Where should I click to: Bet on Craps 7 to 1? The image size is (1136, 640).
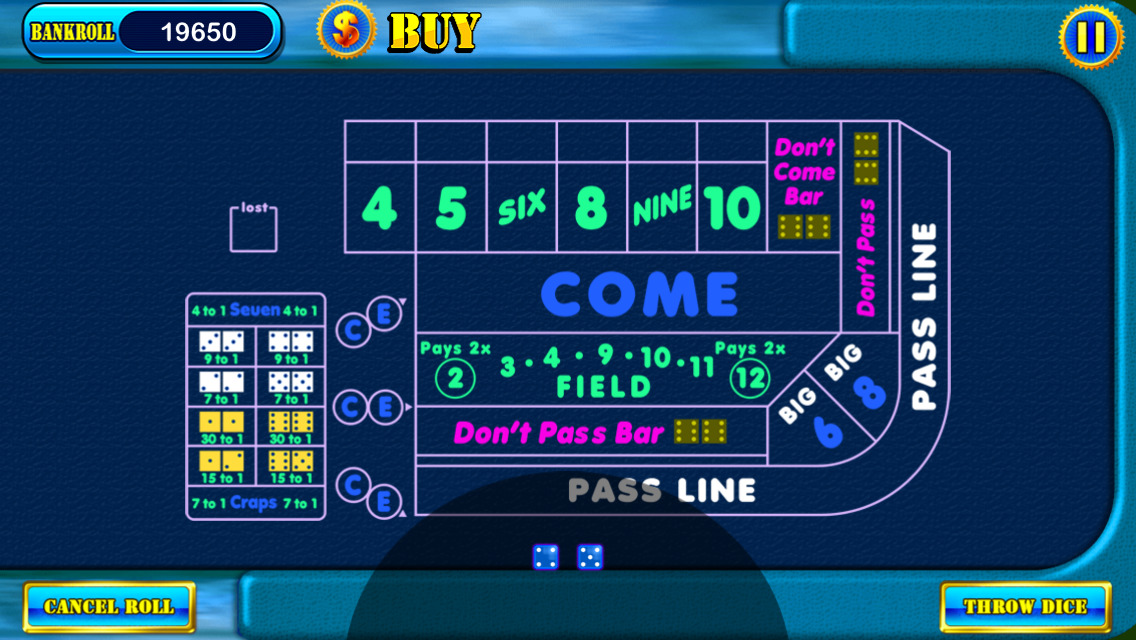(255, 503)
